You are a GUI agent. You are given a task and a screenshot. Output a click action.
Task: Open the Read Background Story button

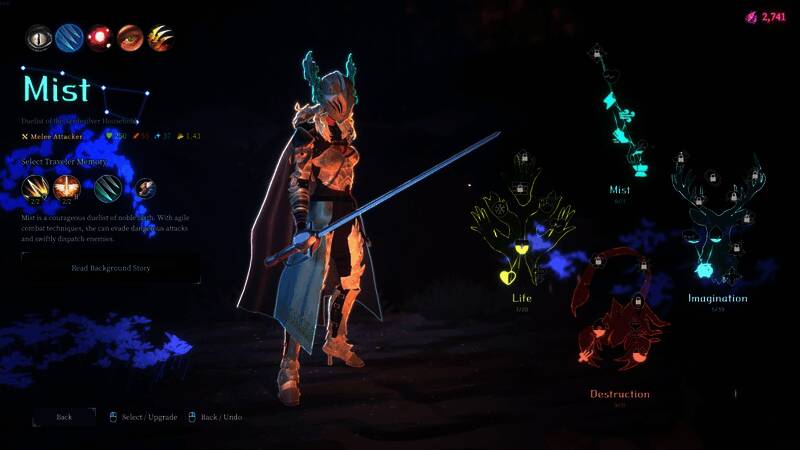(x=110, y=267)
